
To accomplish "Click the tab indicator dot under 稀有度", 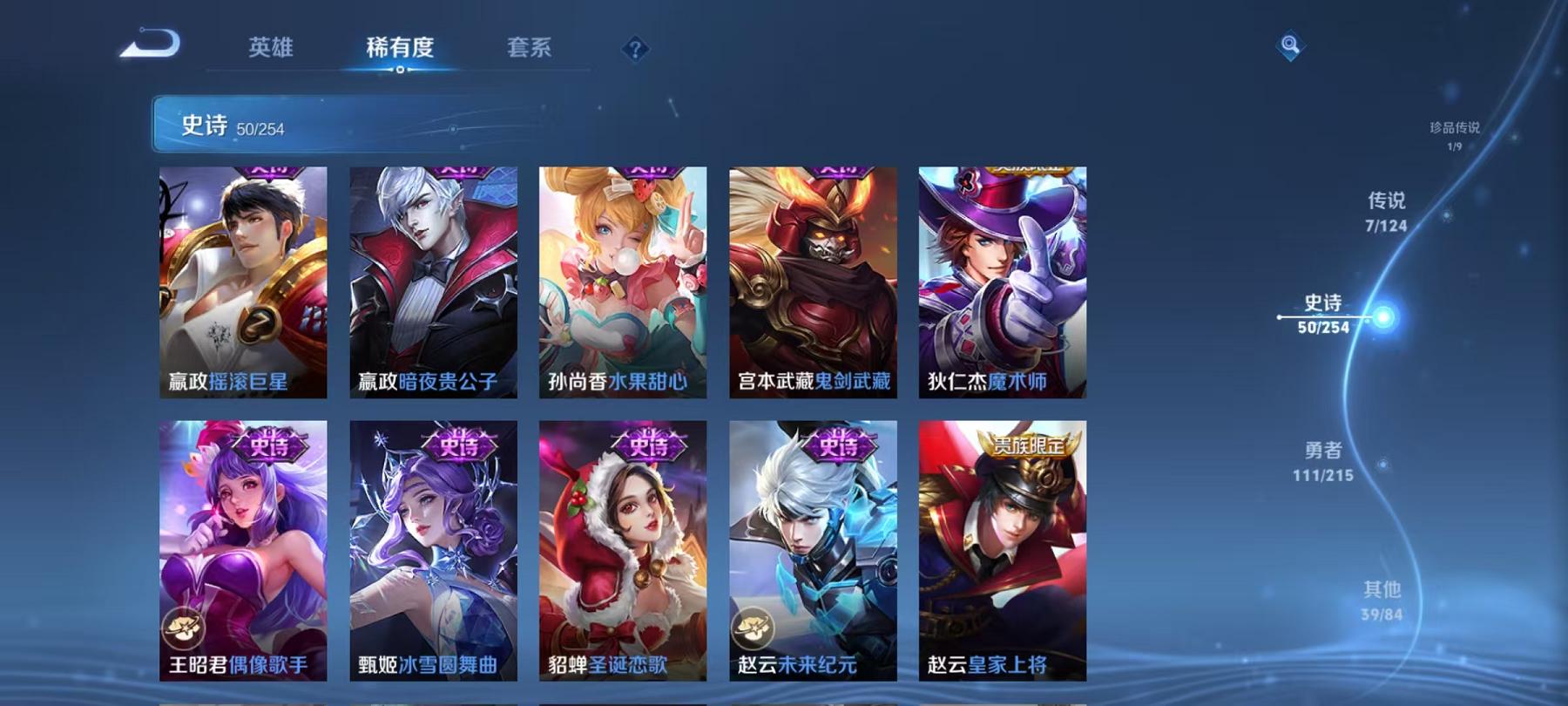I will pyautogui.click(x=400, y=70).
